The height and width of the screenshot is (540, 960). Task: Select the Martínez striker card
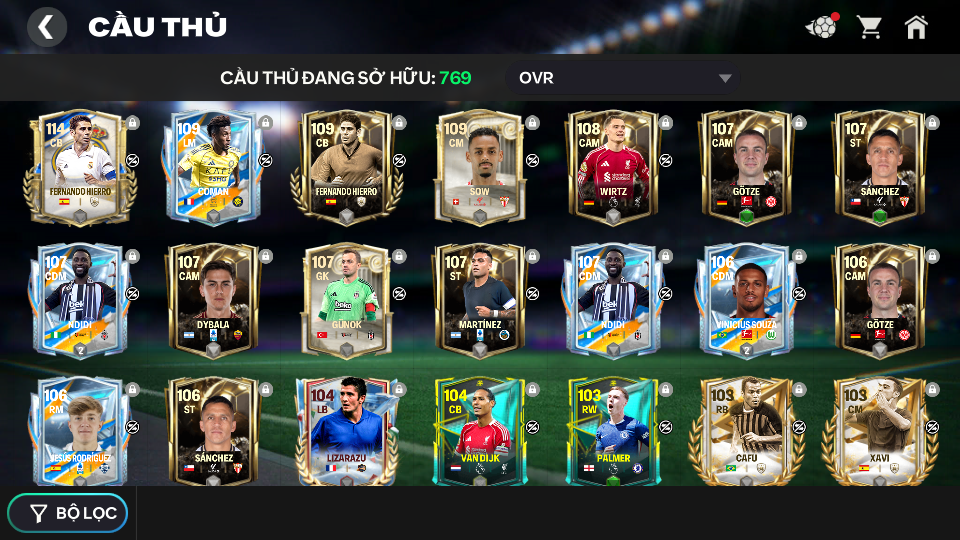(480, 298)
